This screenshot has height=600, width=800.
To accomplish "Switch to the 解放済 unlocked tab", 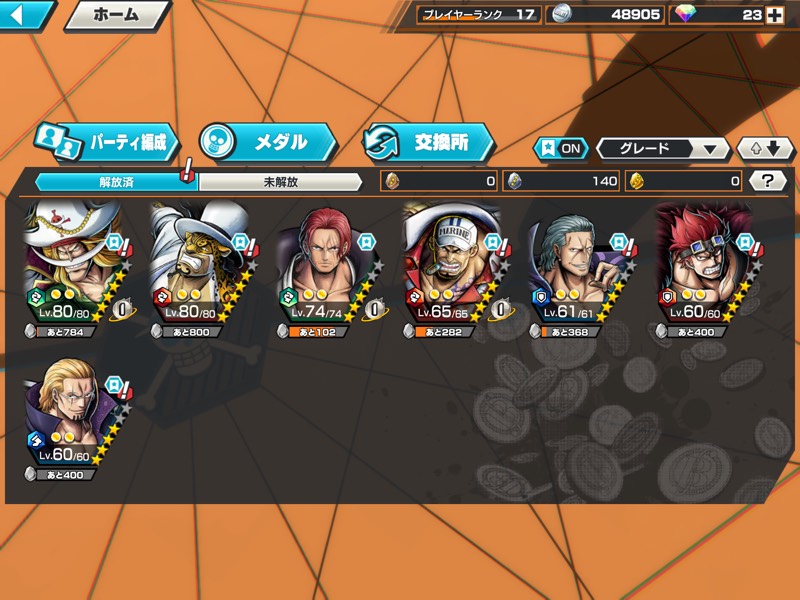I will 117,182.
